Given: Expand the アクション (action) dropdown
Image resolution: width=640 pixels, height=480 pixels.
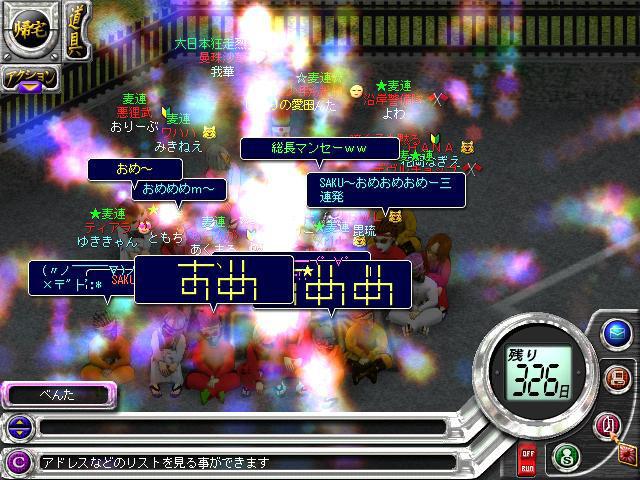Looking at the screenshot, I should coord(29,78).
